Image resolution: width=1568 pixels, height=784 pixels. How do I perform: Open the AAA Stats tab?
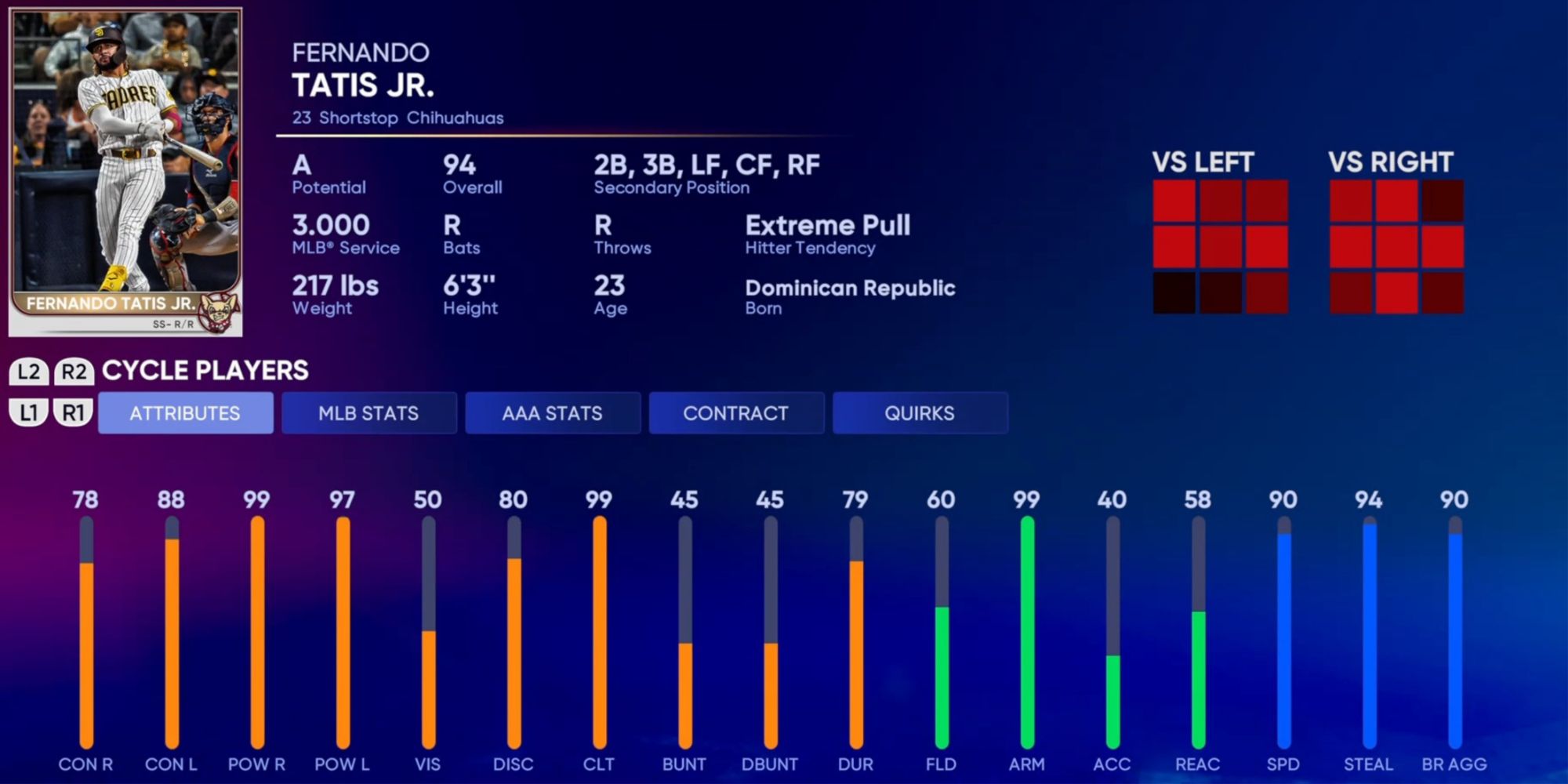(553, 412)
